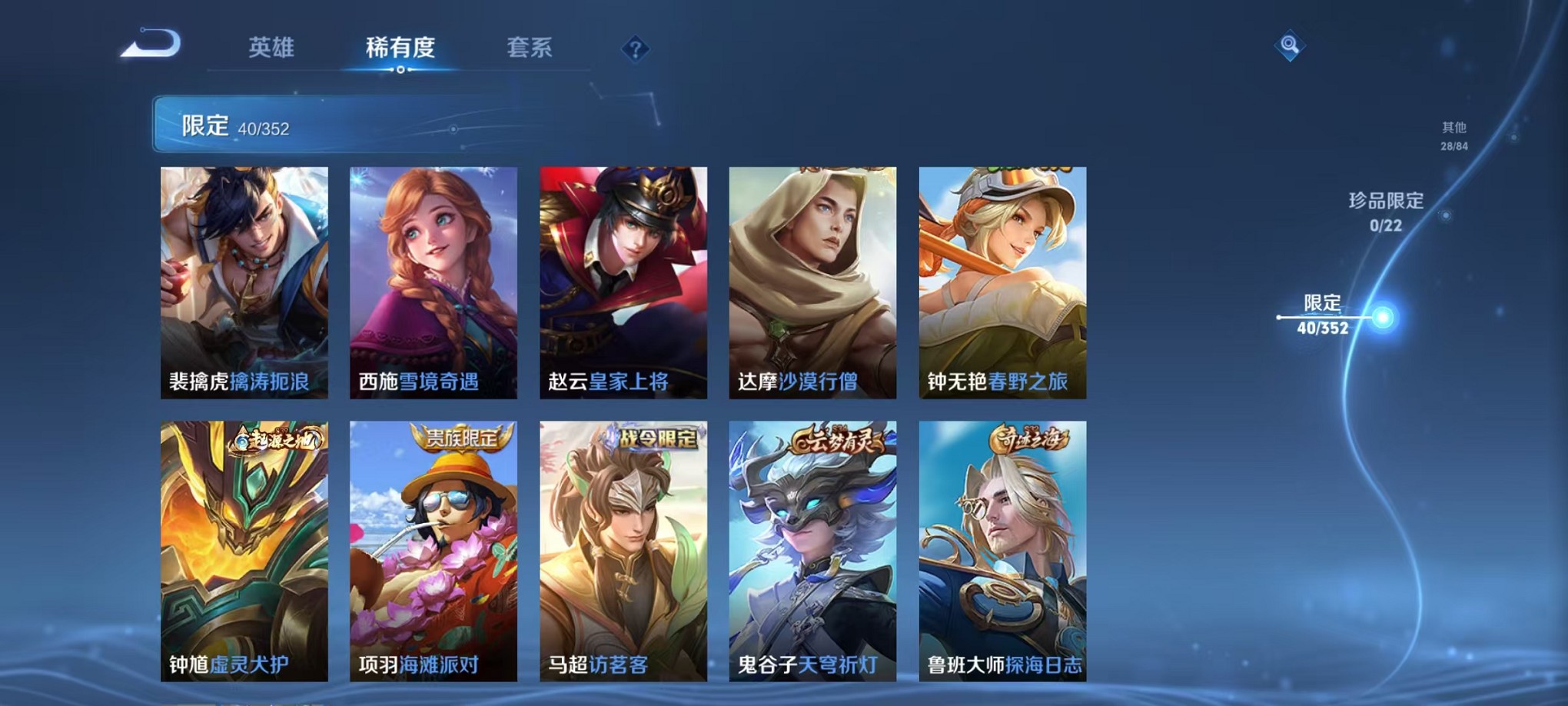Select the 其他 28/84 node on timeline
The height and width of the screenshot is (706, 1568).
pyautogui.click(x=1454, y=136)
